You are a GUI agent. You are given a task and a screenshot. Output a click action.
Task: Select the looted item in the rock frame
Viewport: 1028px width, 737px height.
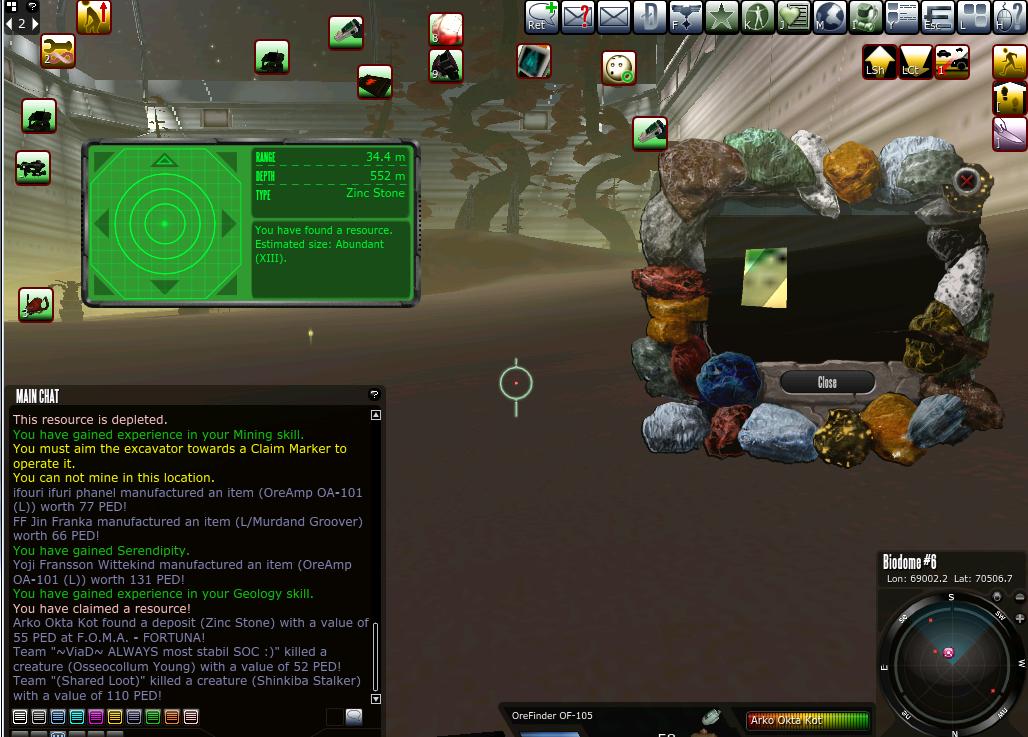[x=765, y=277]
